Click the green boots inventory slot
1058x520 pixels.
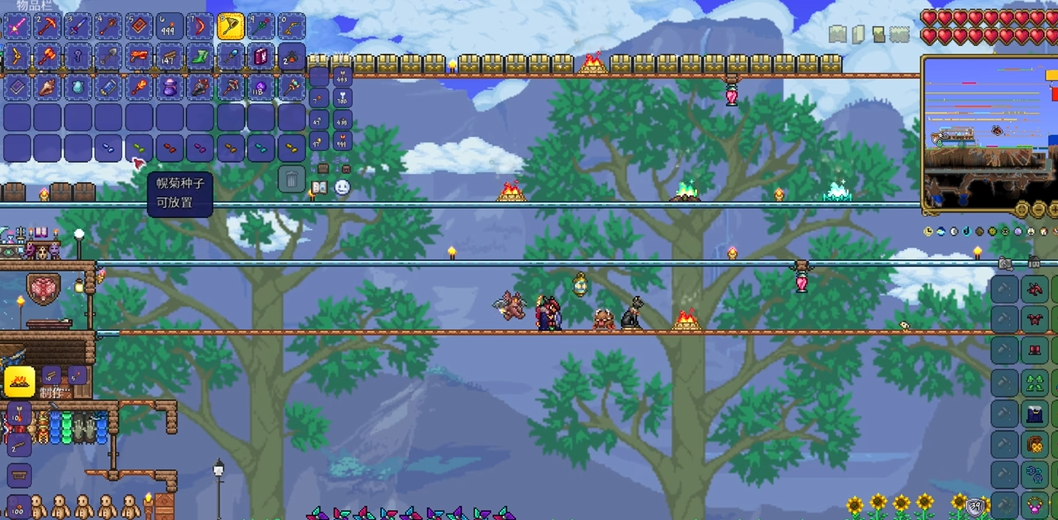[201, 56]
